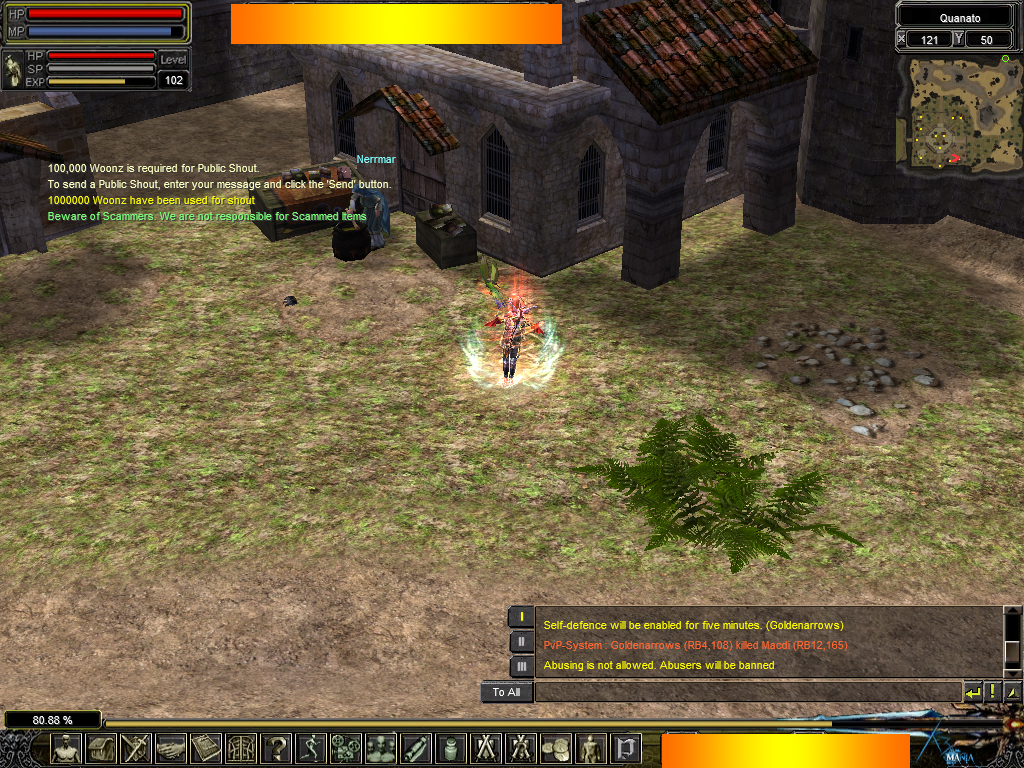Viewport: 1024px width, 768px height.
Task: Open the character status figure icon
Action: pos(66,748)
